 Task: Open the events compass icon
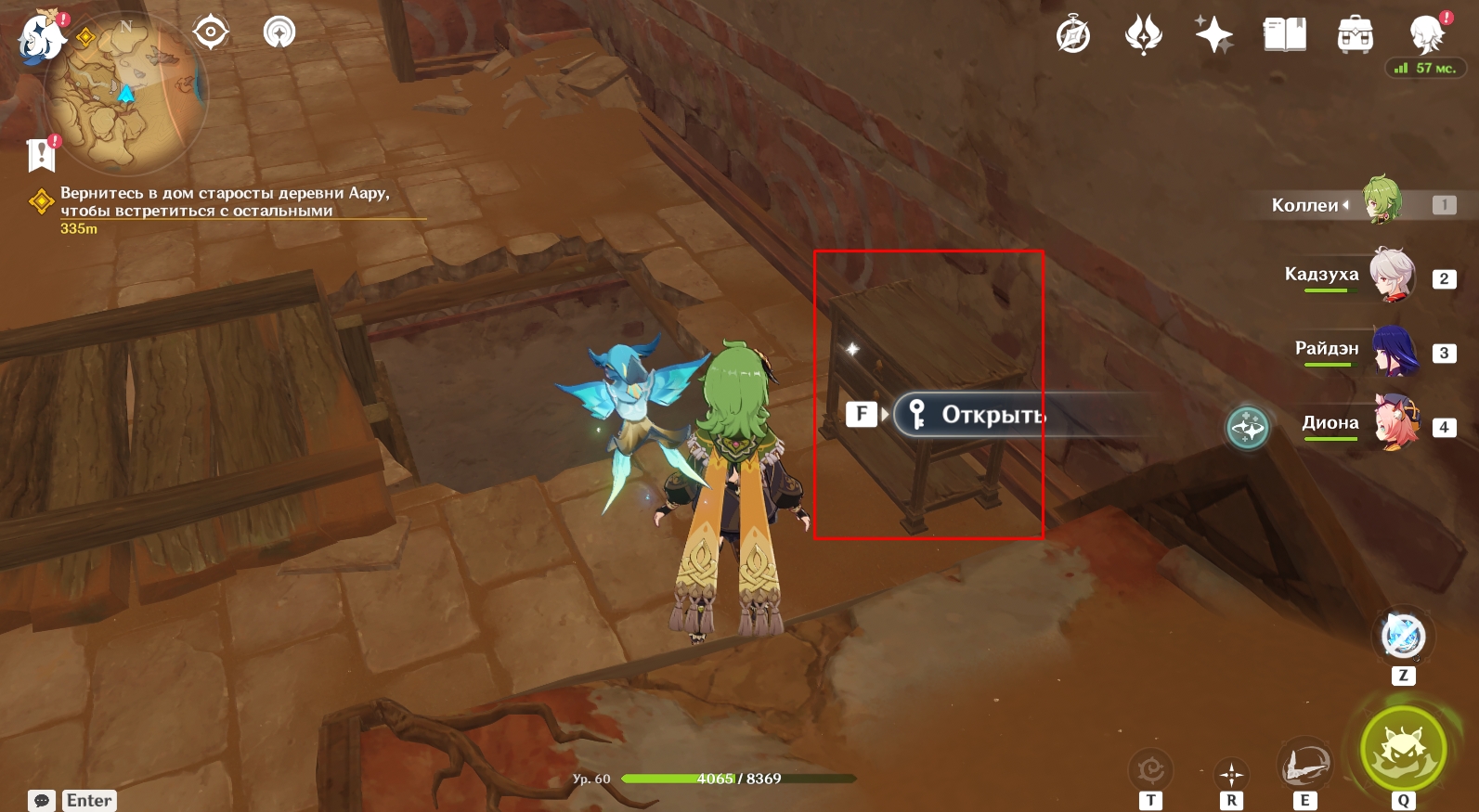tap(1073, 36)
